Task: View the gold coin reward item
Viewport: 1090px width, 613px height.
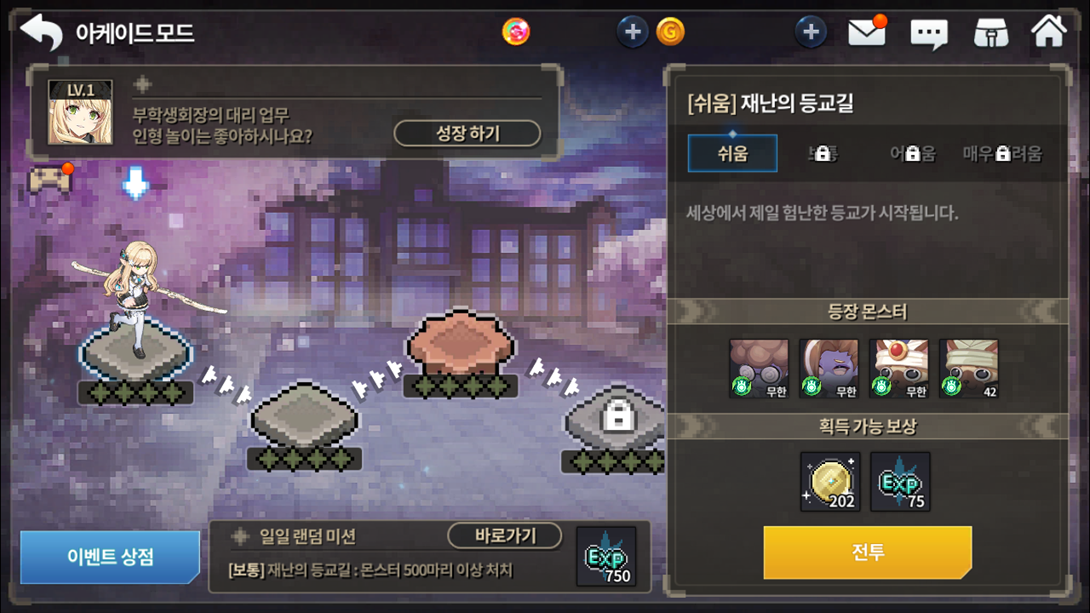Action: (830, 482)
